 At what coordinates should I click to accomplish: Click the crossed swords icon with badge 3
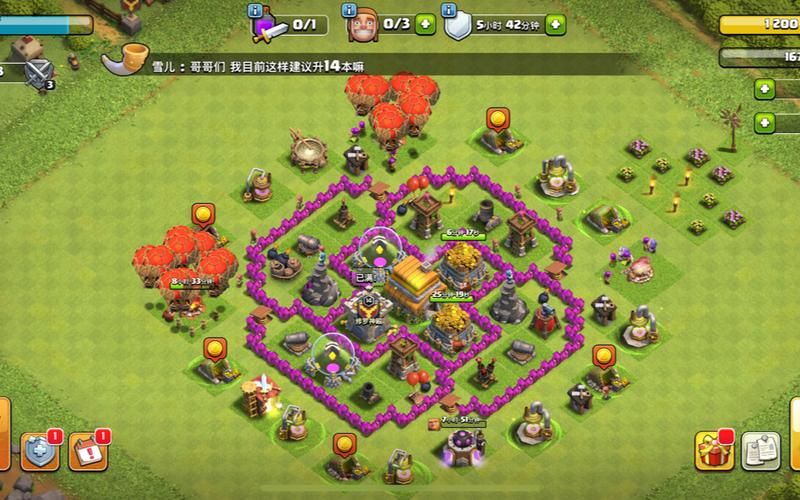[x=40, y=72]
